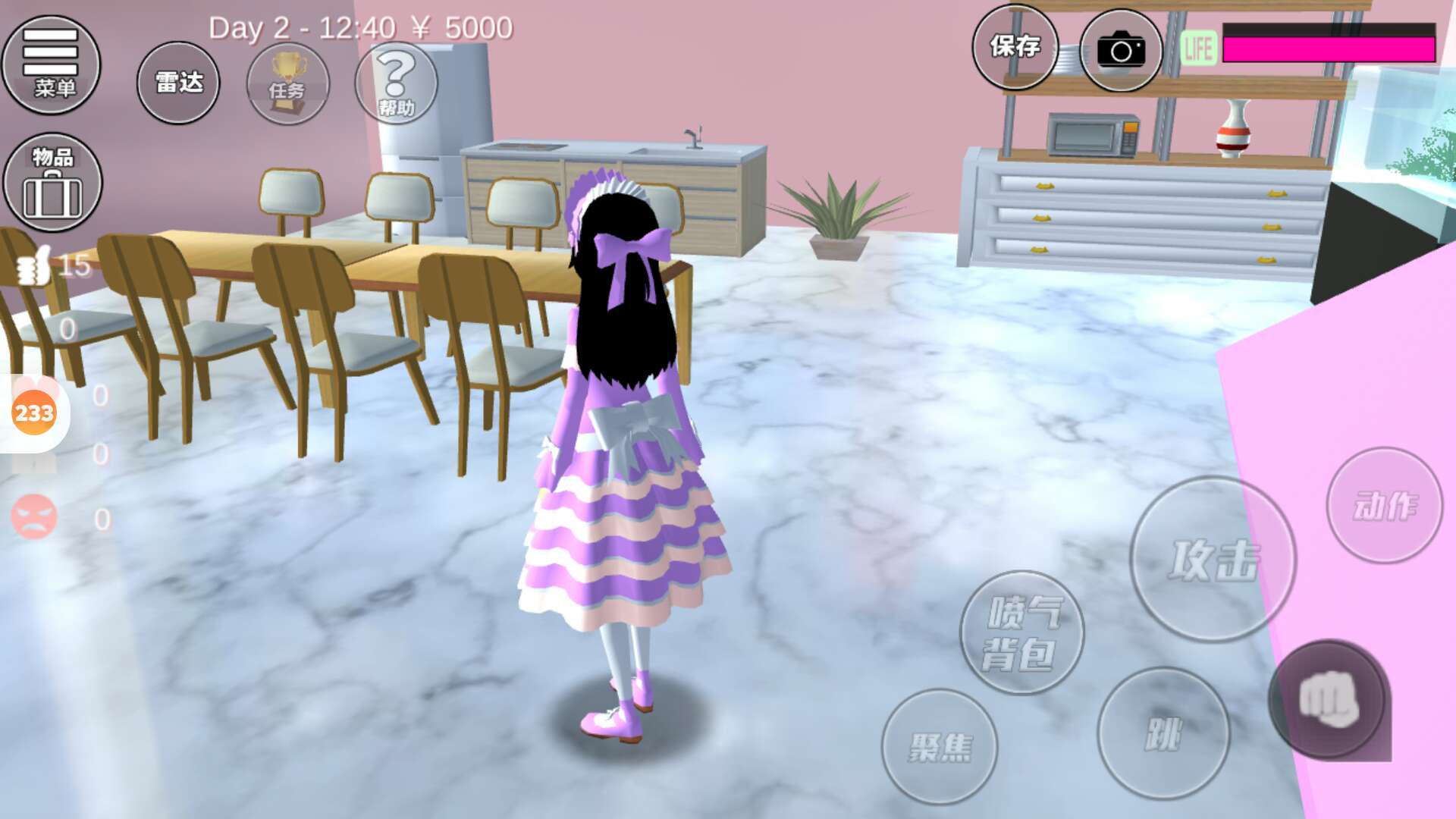Open the 雷达 radar

point(178,83)
